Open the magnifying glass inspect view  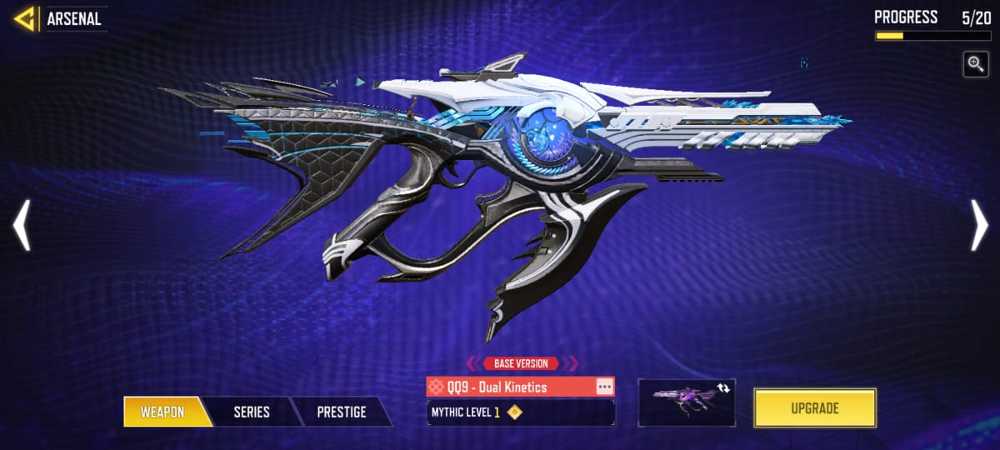(x=976, y=64)
